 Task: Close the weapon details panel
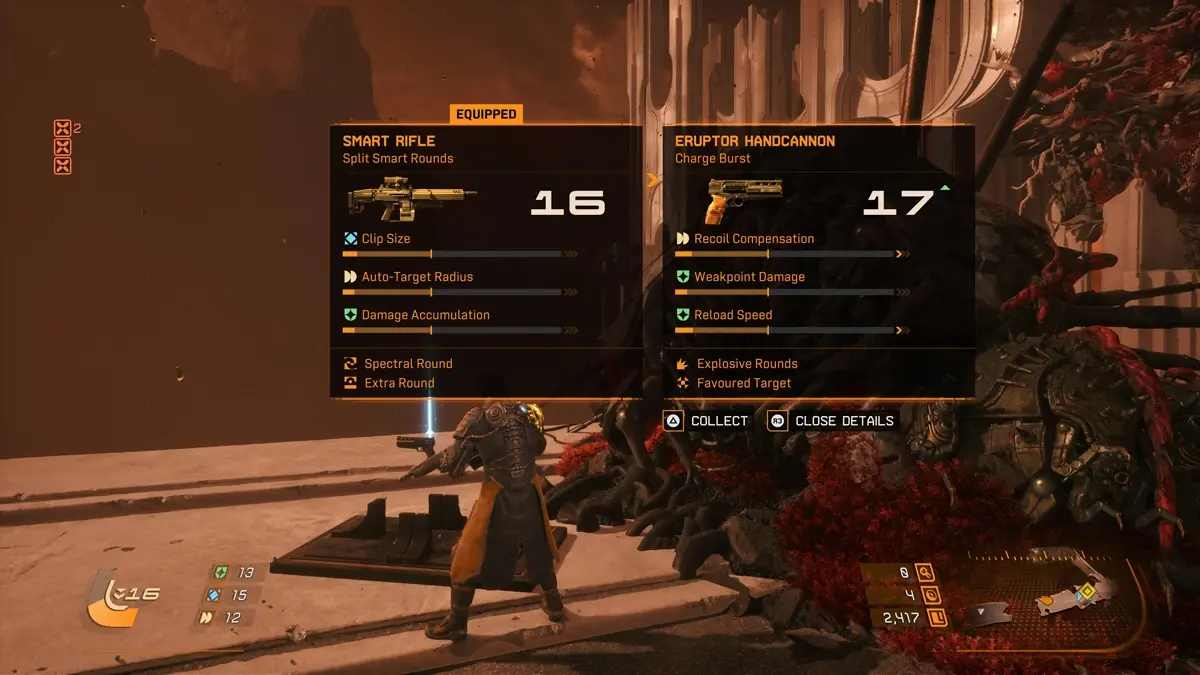pos(832,421)
